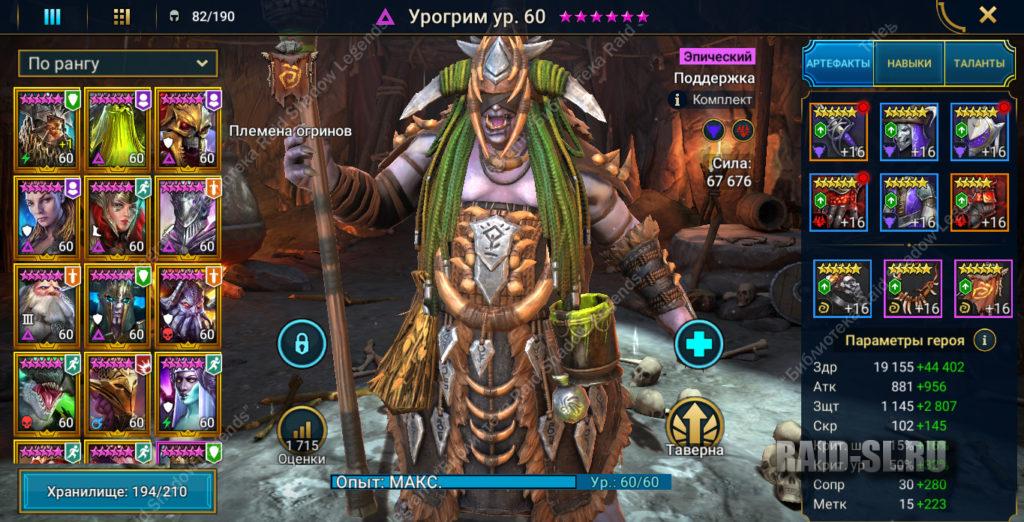
Task: Close the hero screen with X
Action: [987, 15]
